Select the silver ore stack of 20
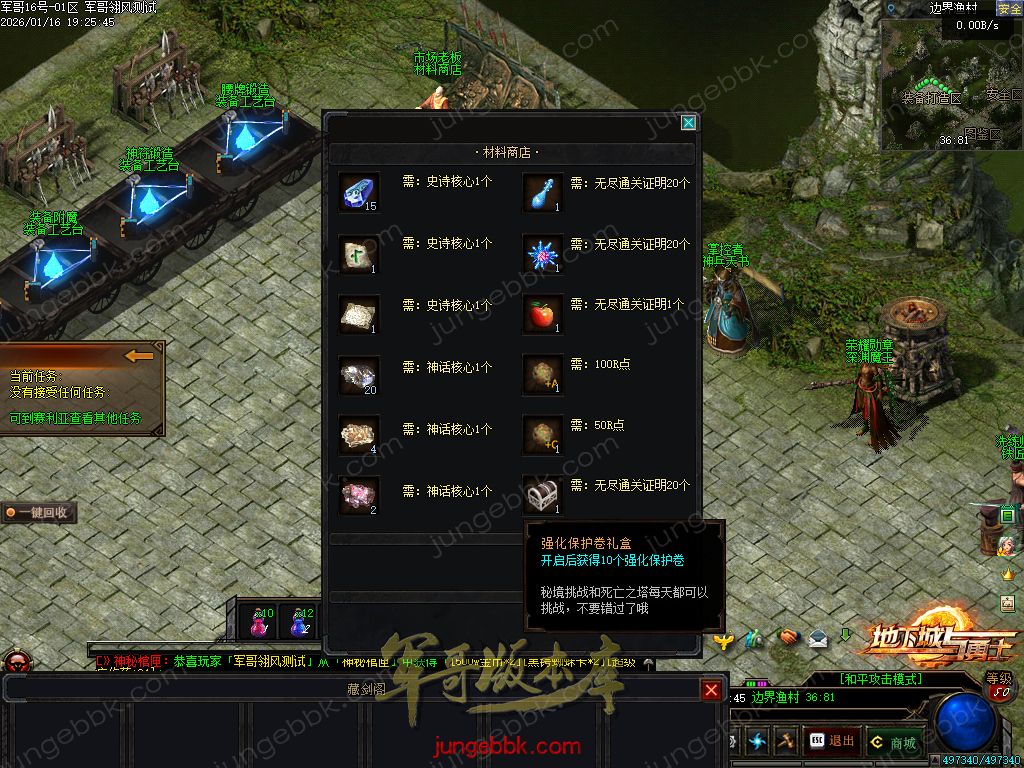The image size is (1024, 768). (x=357, y=375)
